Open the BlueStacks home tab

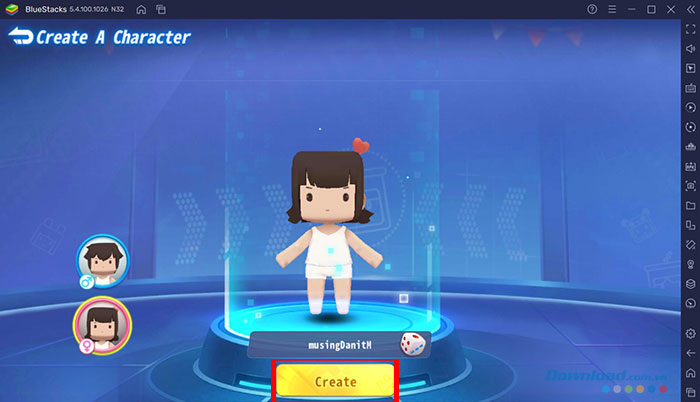pyautogui.click(x=140, y=9)
